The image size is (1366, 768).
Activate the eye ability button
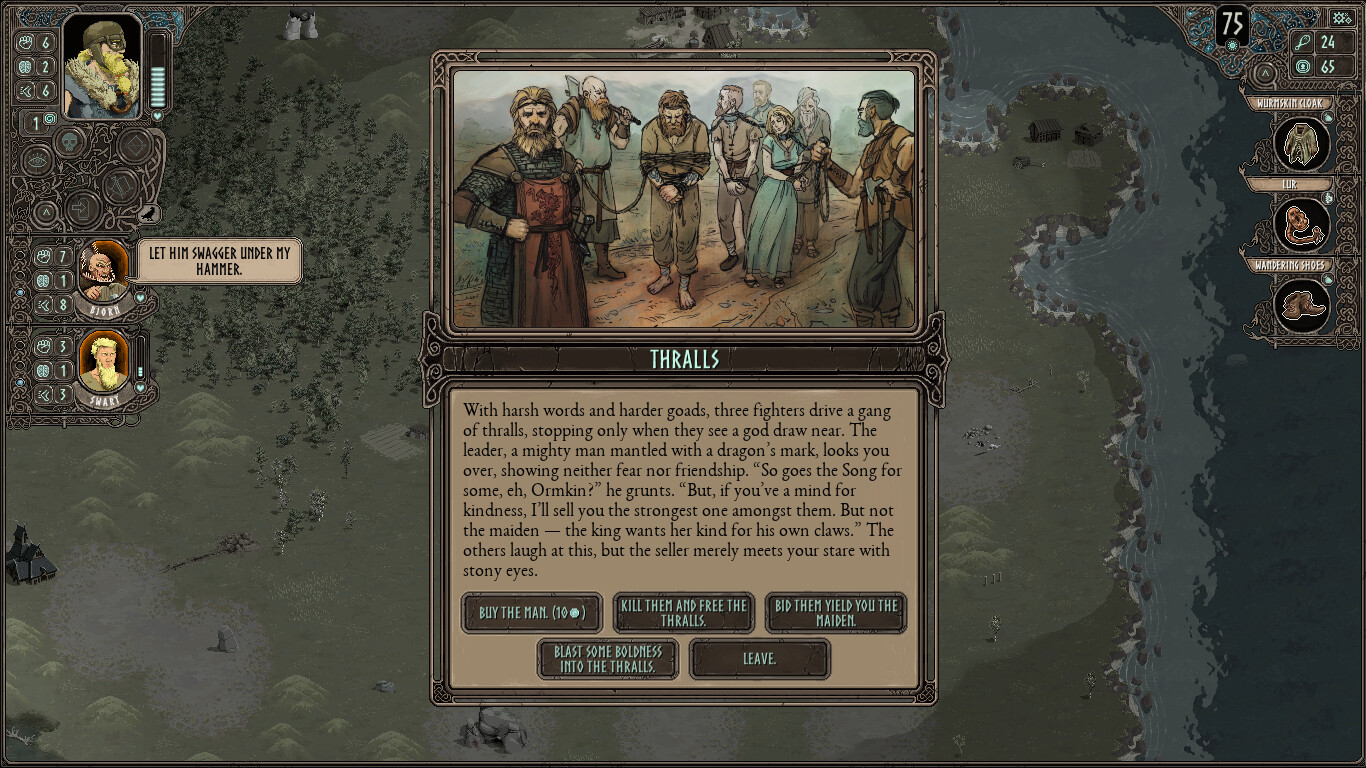[38, 160]
